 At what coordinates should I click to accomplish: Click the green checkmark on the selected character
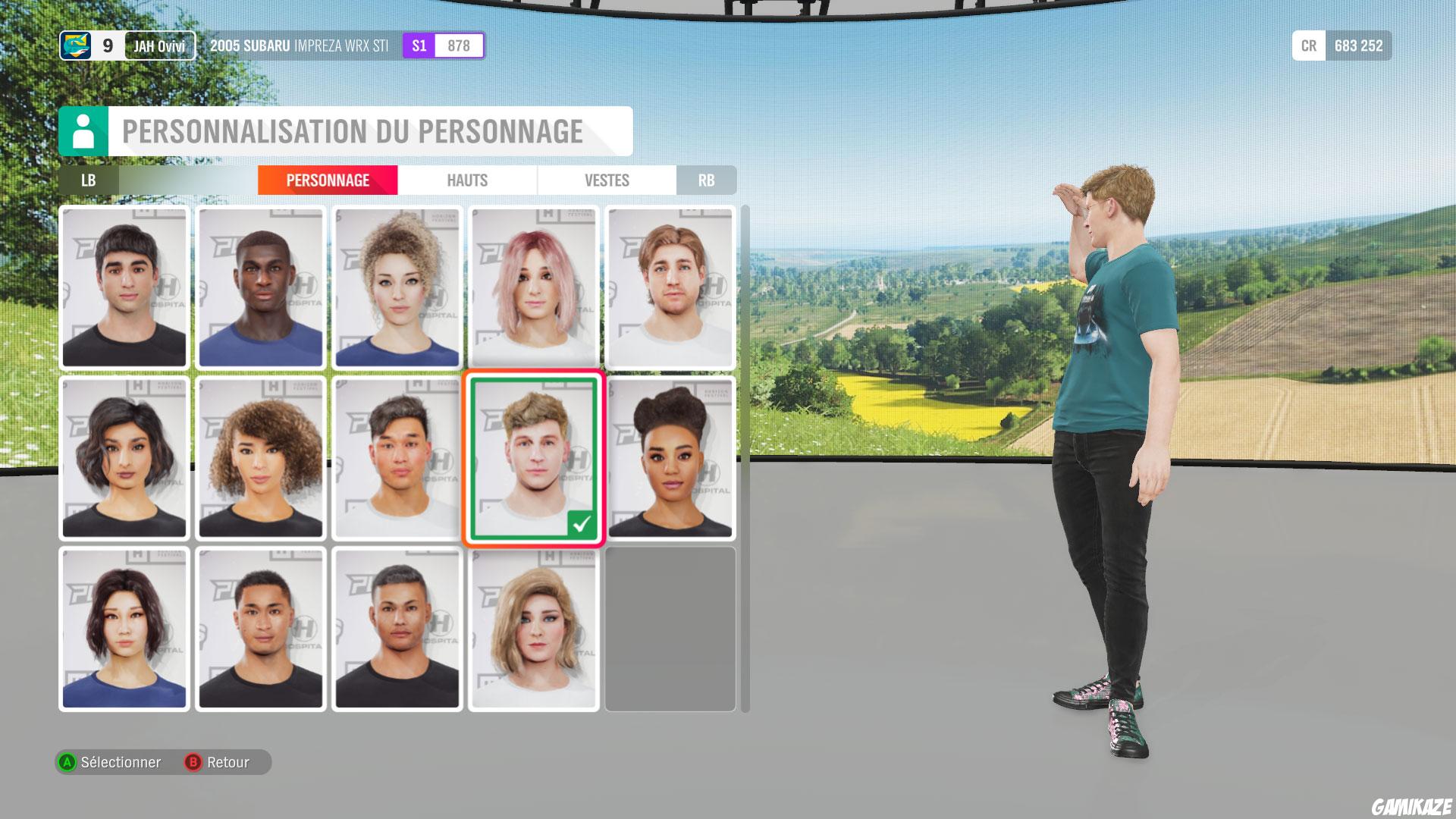coord(582,522)
